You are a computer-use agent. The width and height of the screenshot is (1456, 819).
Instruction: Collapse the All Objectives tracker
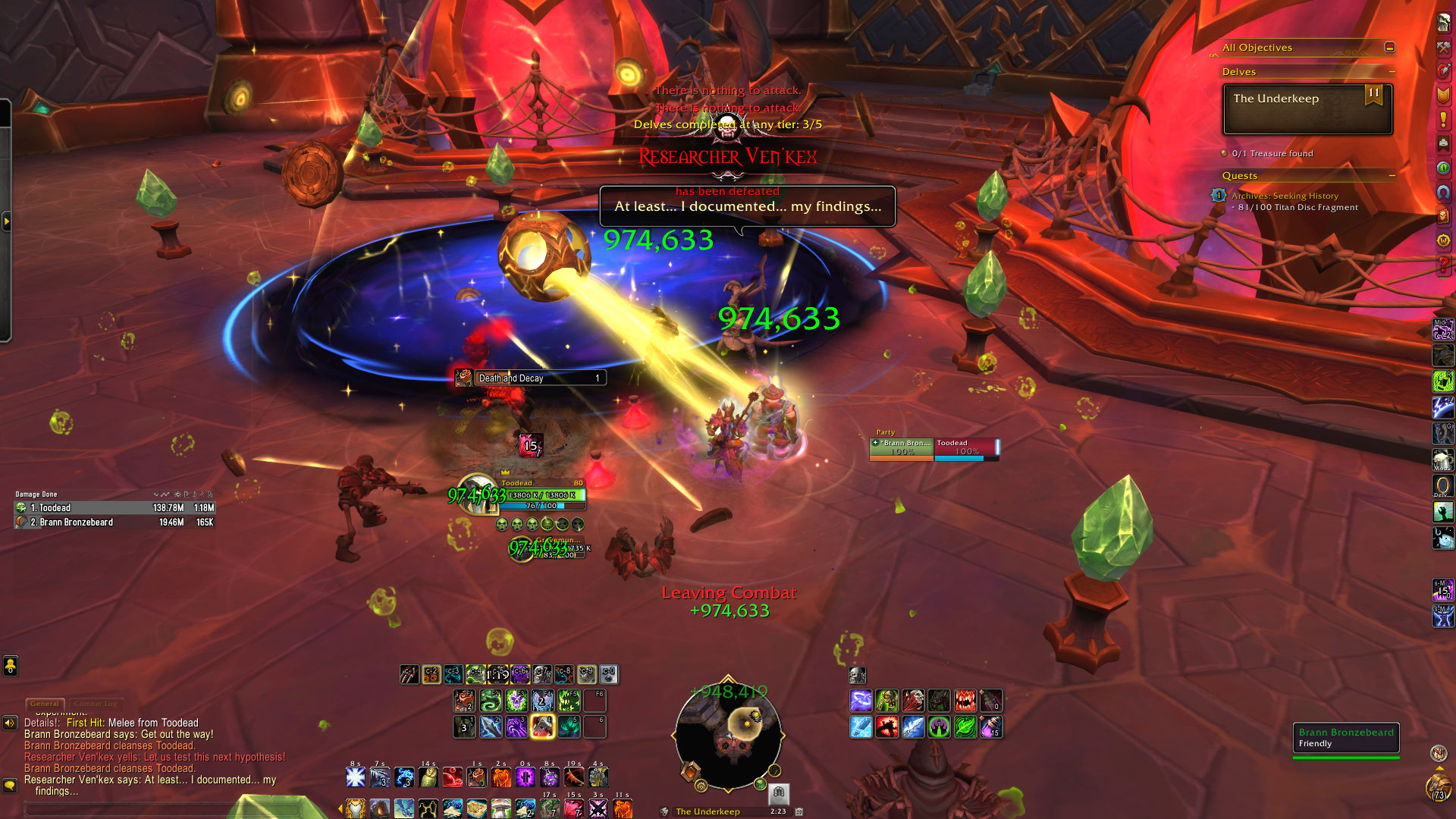[x=1389, y=47]
